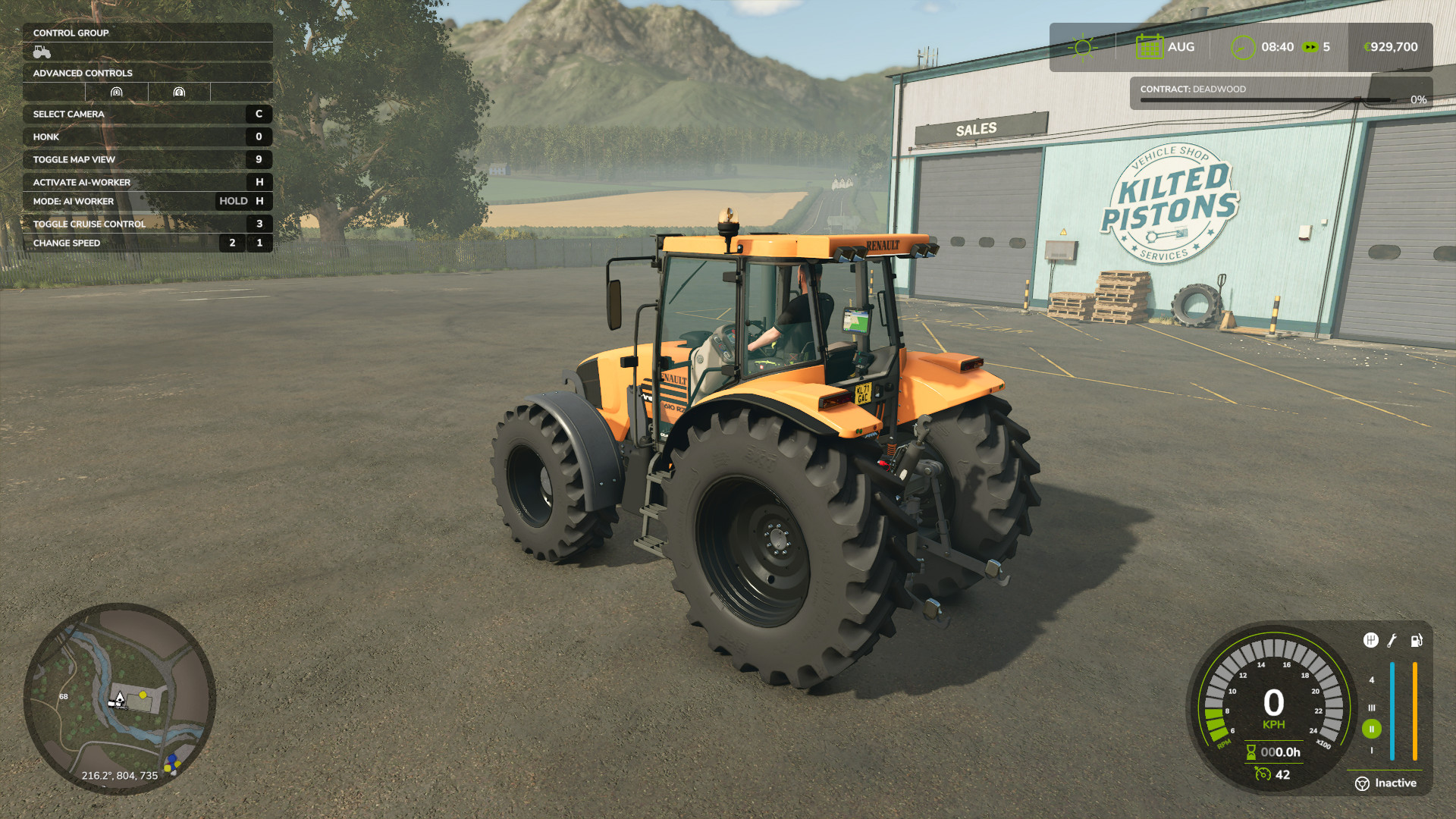Open the calendar icon next to AUG
The width and height of the screenshot is (1456, 819).
click(1149, 47)
